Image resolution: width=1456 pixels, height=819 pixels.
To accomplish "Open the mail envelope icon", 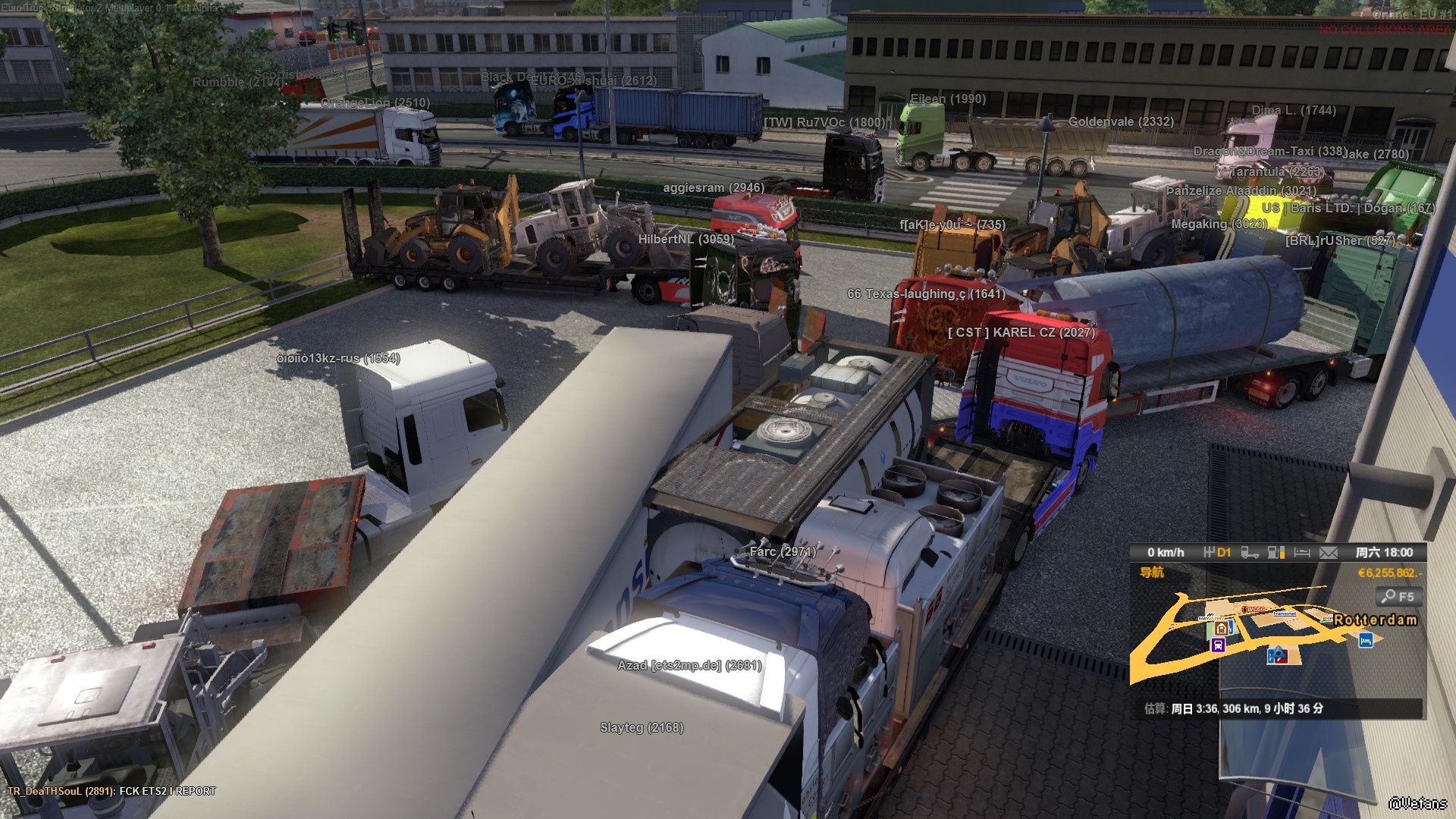I will [1328, 553].
